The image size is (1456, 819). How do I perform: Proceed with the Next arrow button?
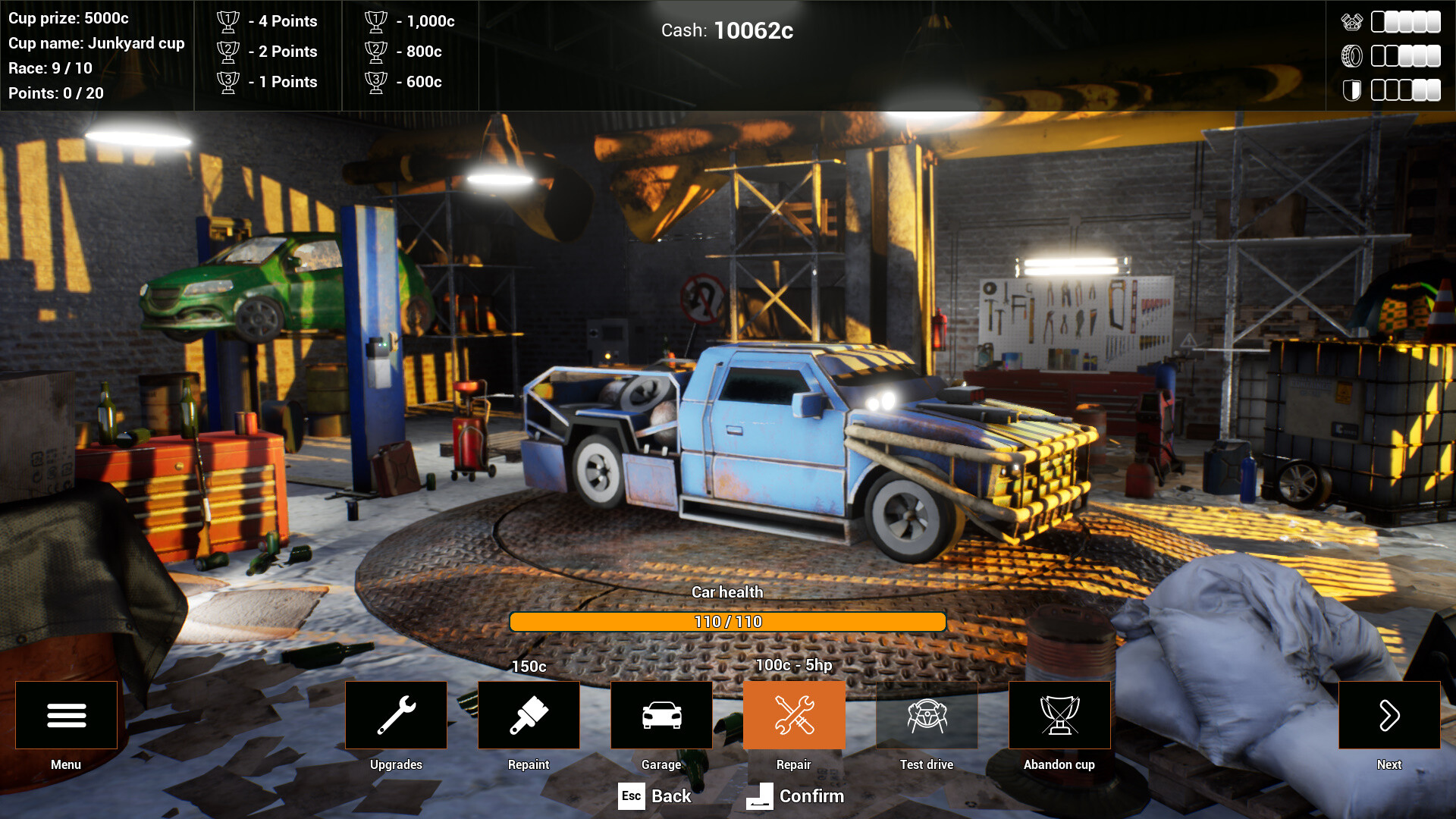(1389, 715)
